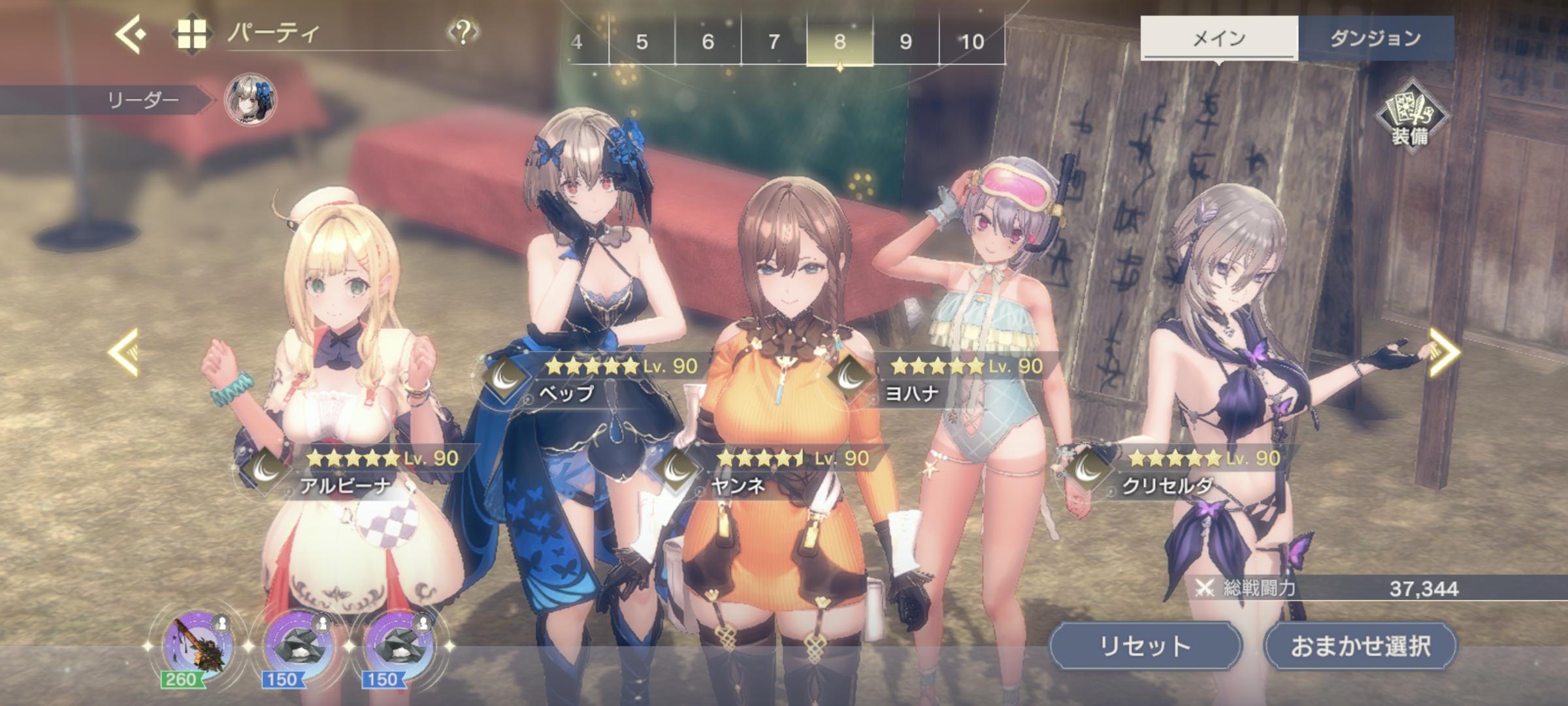The height and width of the screenshot is (706, 1568).
Task: Show party help via question mark
Action: (463, 33)
